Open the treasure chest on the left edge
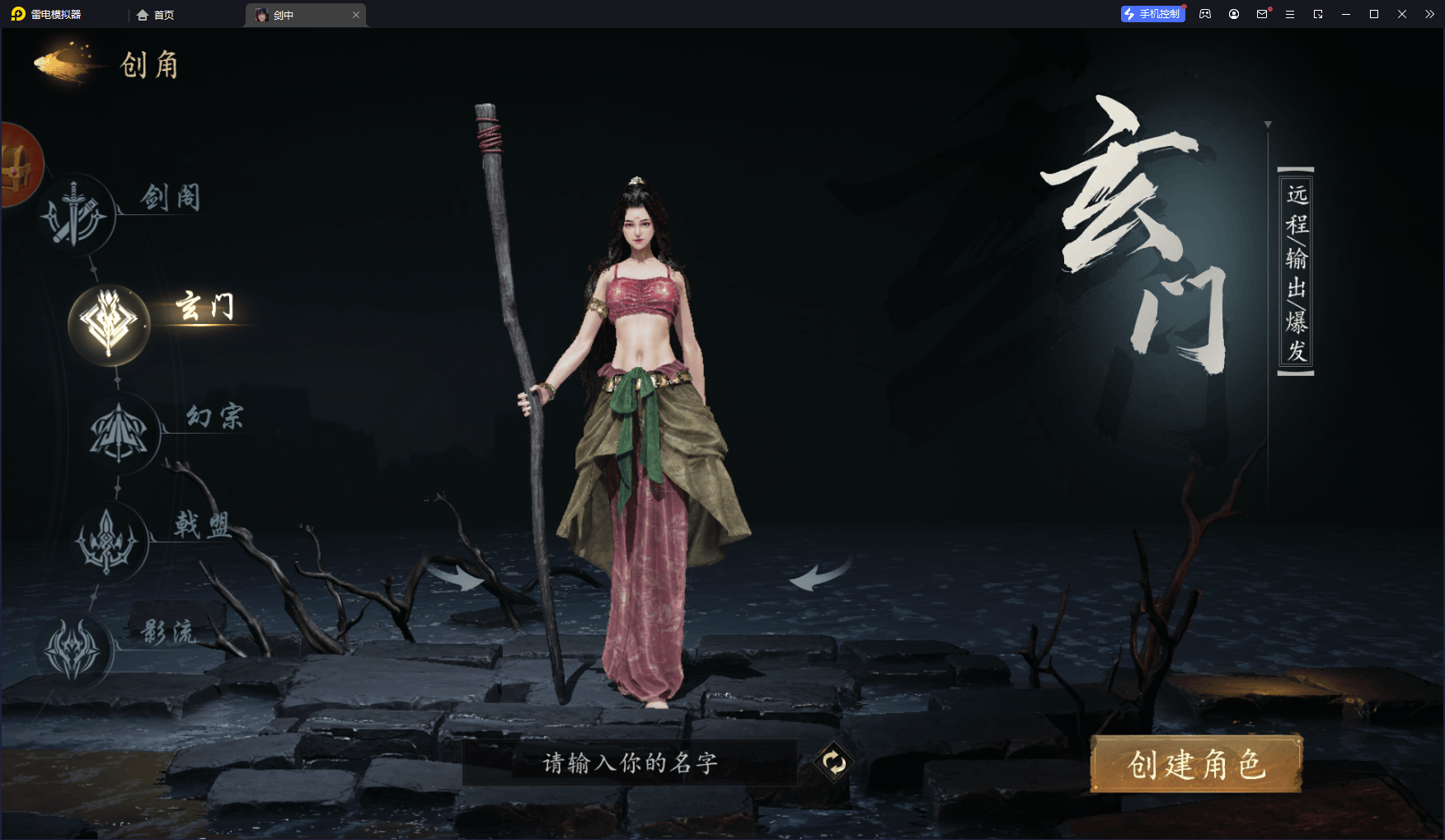The image size is (1445, 840). click(x=16, y=165)
